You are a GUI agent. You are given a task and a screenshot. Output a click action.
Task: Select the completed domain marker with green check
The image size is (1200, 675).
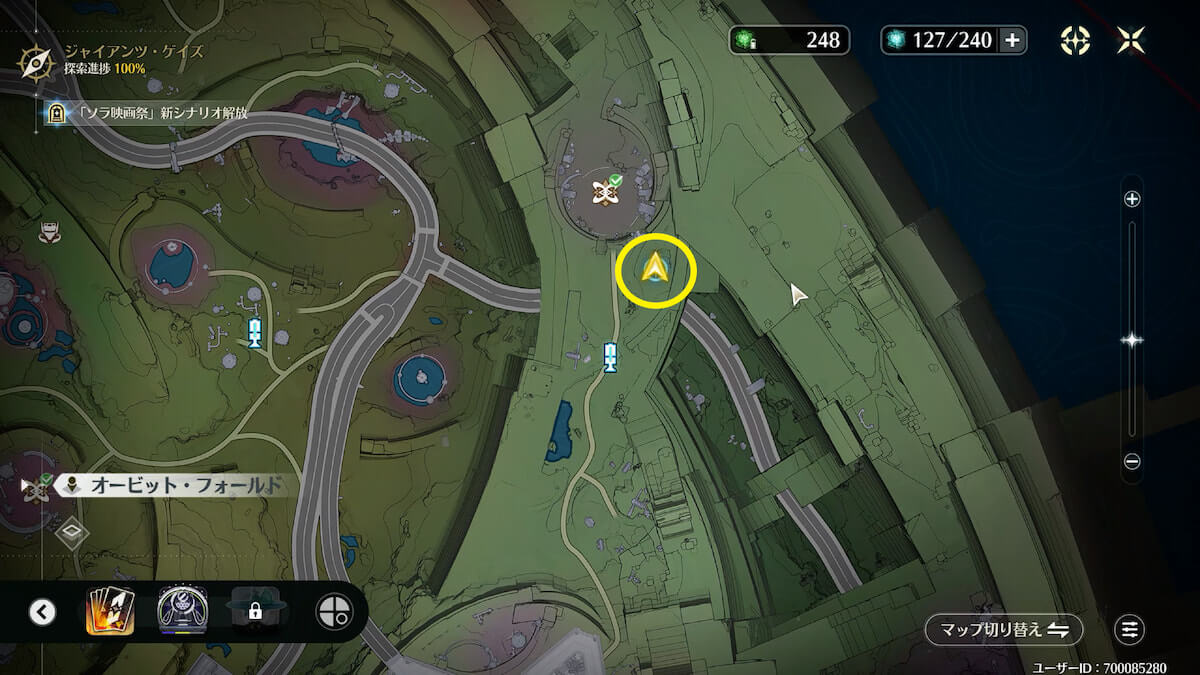(x=604, y=191)
